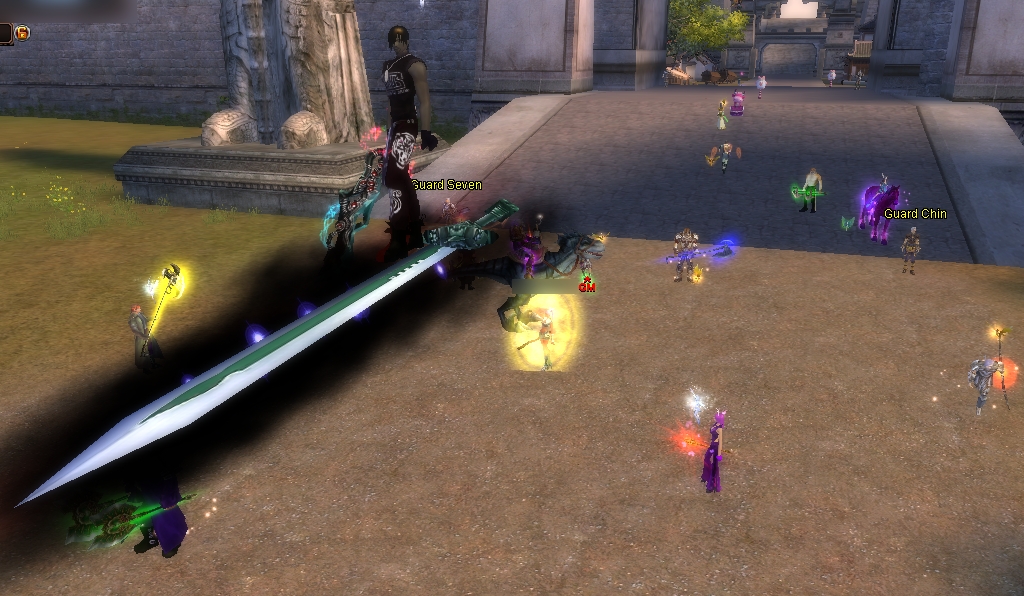Screen dimensions: 1024x596
Task: Click the round gold padlock icon
Action: click(x=22, y=33)
